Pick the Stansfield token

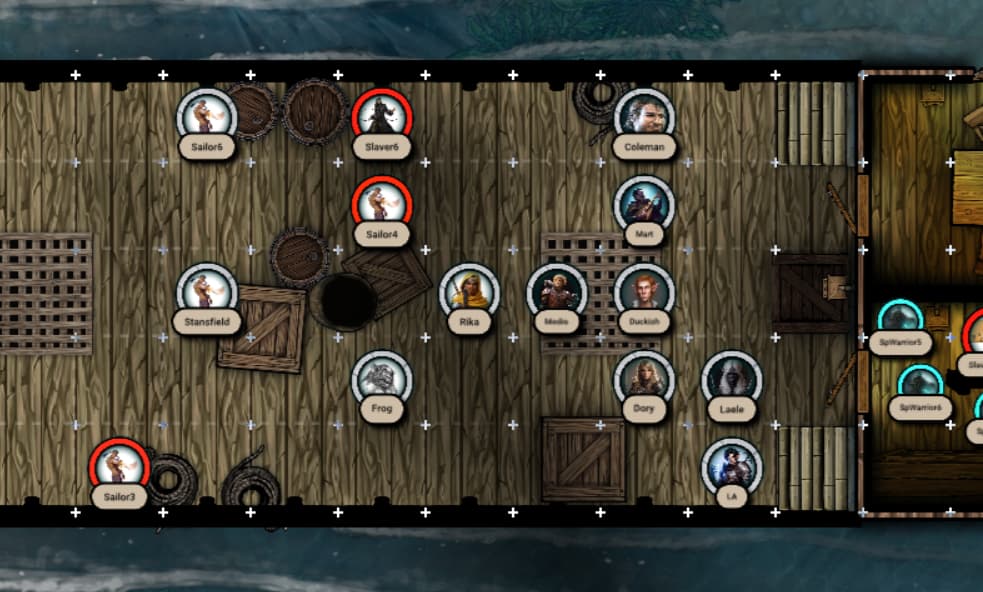(x=207, y=292)
